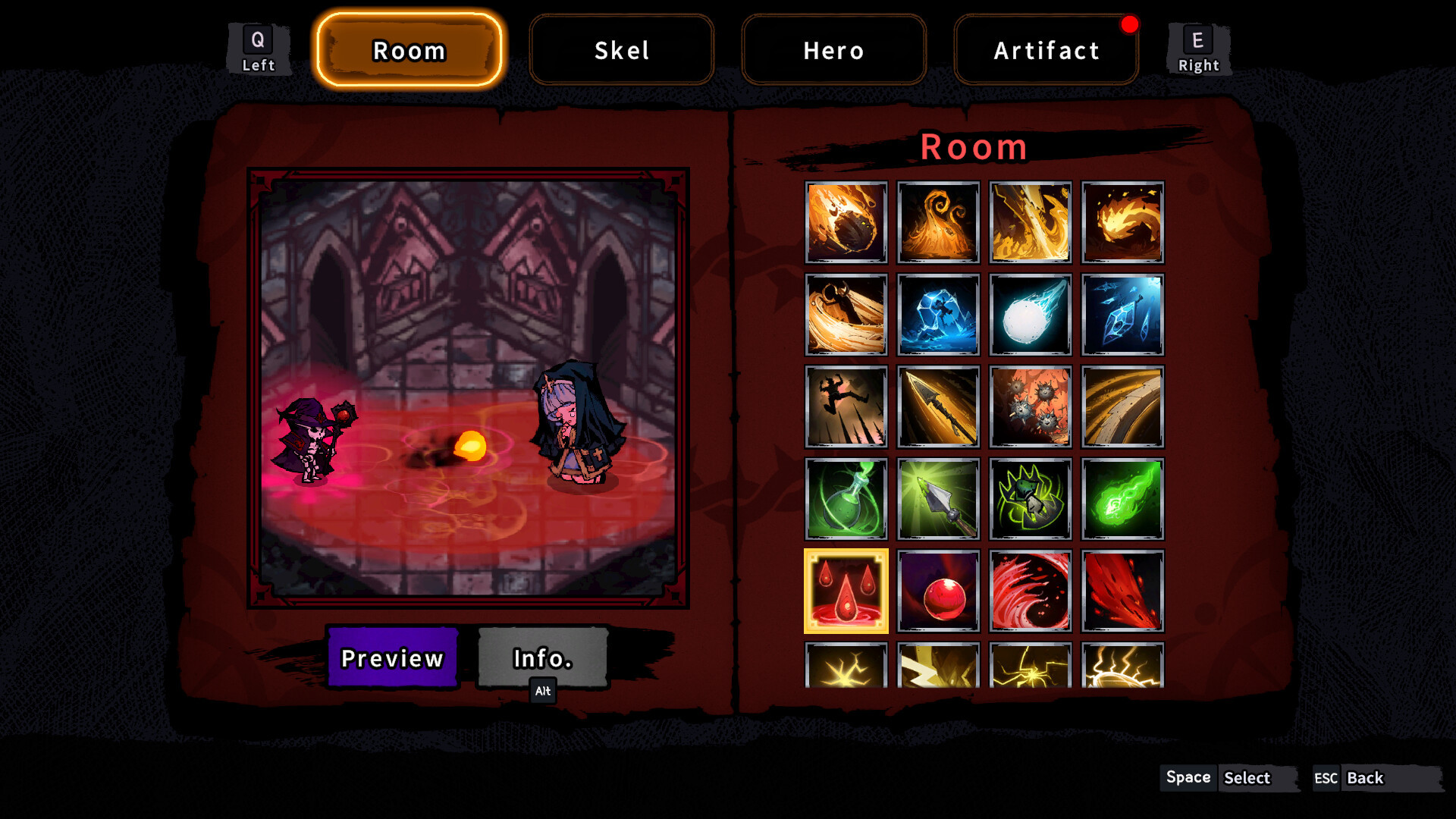This screenshot has height=819, width=1456.
Task: Go to the Artifact tab
Action: point(1046,50)
